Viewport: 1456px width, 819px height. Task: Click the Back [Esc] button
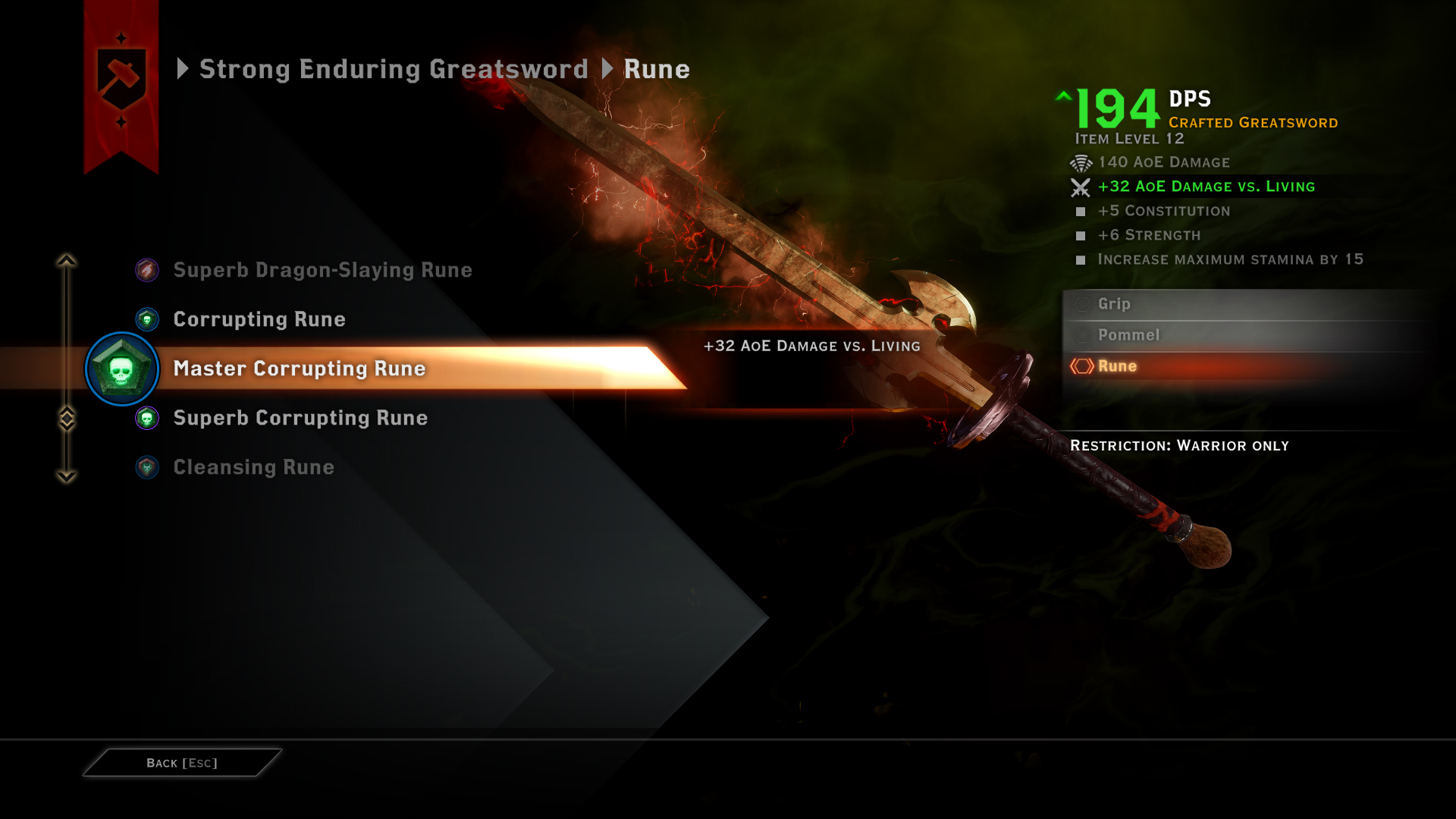181,763
